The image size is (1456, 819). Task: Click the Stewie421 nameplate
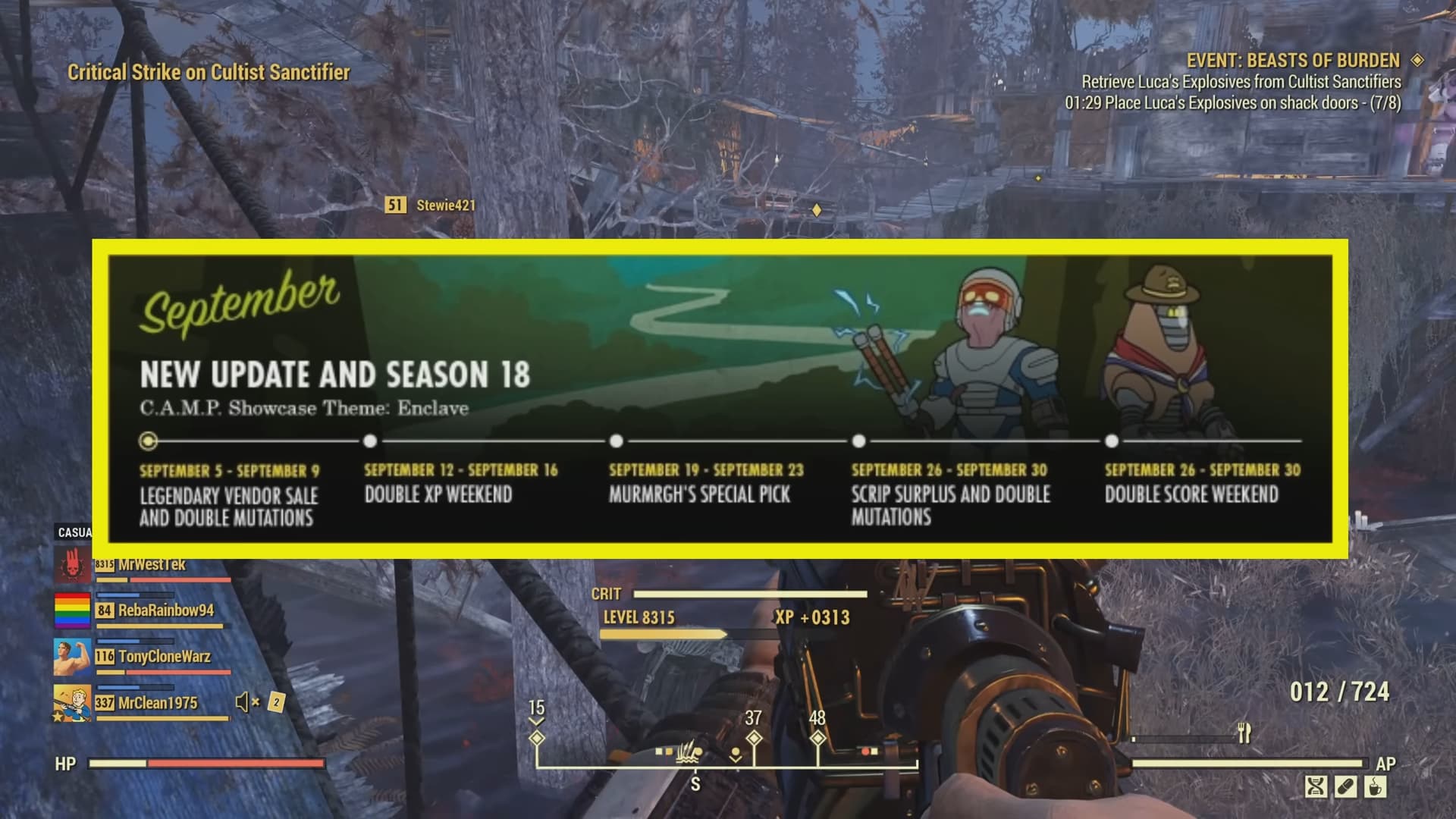(444, 205)
